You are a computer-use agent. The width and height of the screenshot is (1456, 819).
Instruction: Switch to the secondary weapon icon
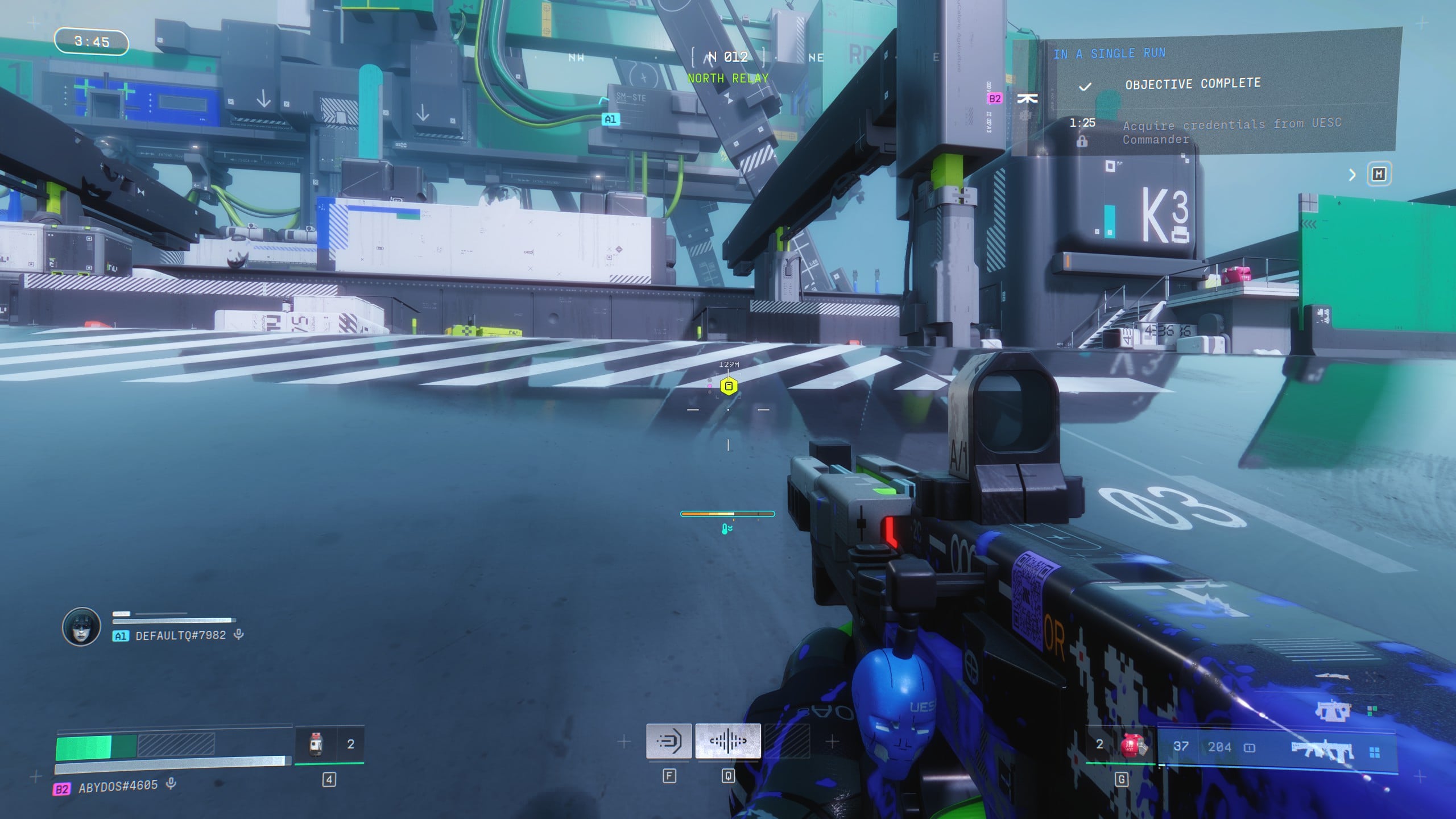[1331, 710]
